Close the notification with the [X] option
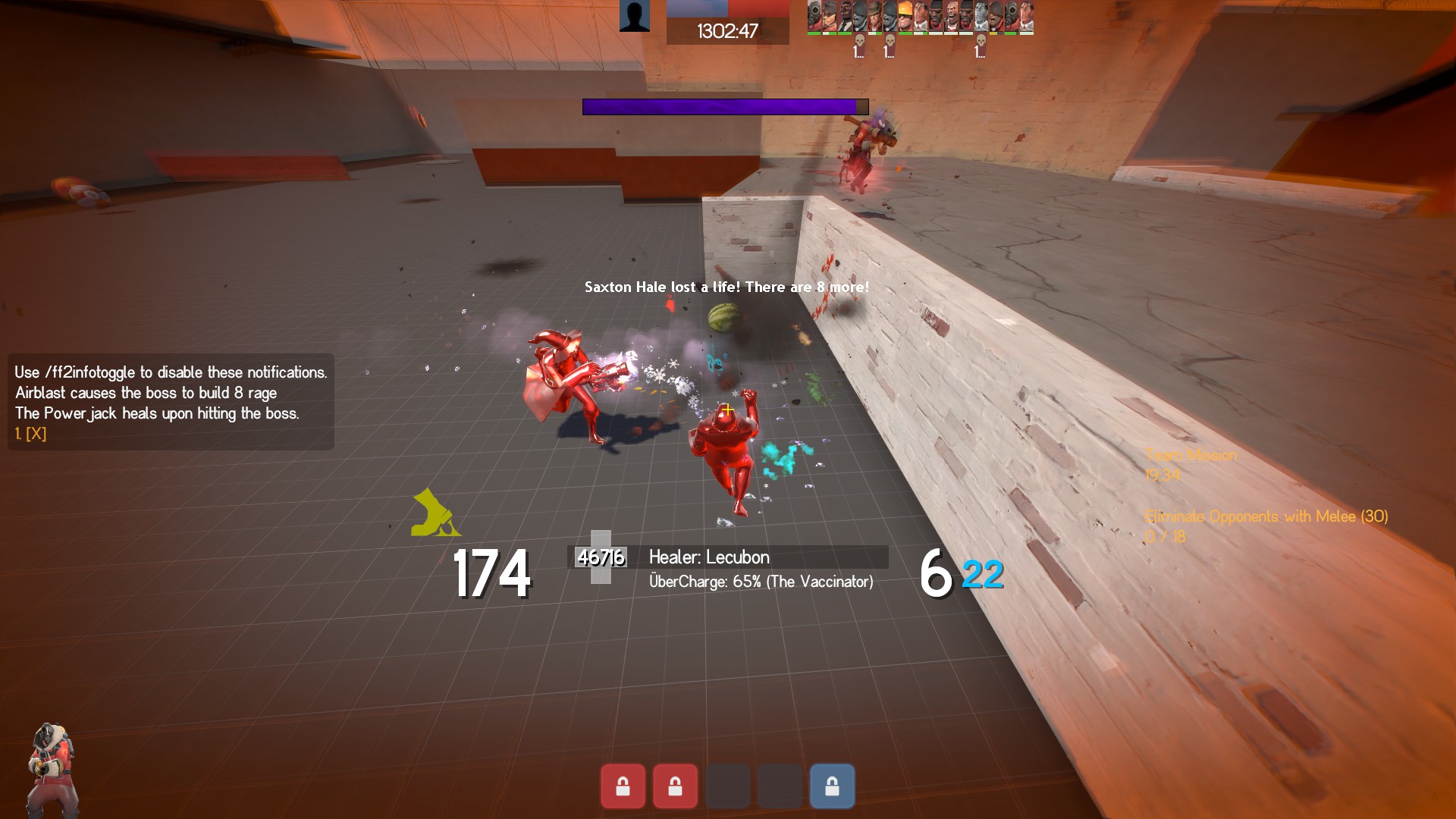The width and height of the screenshot is (1456, 819). [x=35, y=434]
